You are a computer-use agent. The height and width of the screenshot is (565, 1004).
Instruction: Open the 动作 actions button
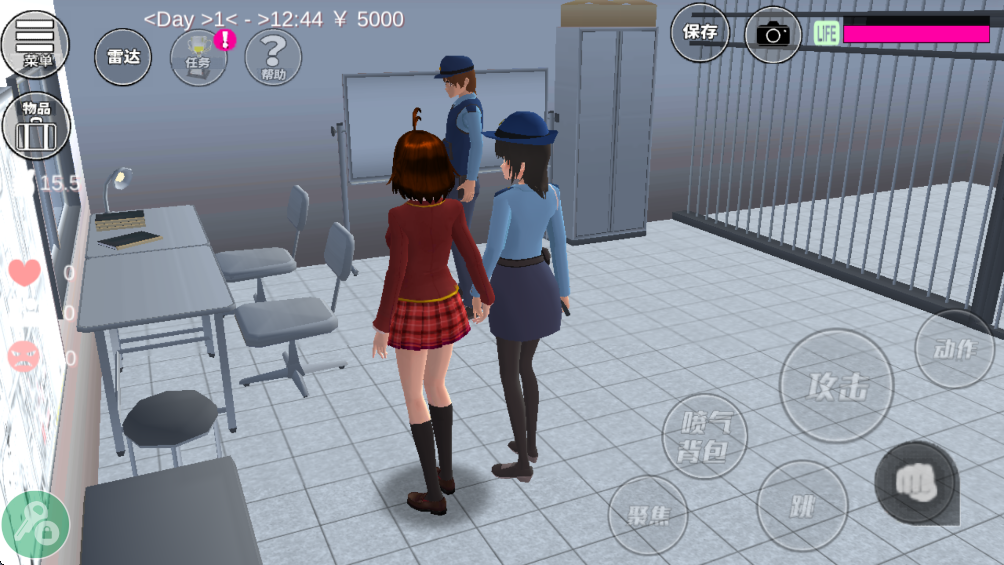[954, 348]
